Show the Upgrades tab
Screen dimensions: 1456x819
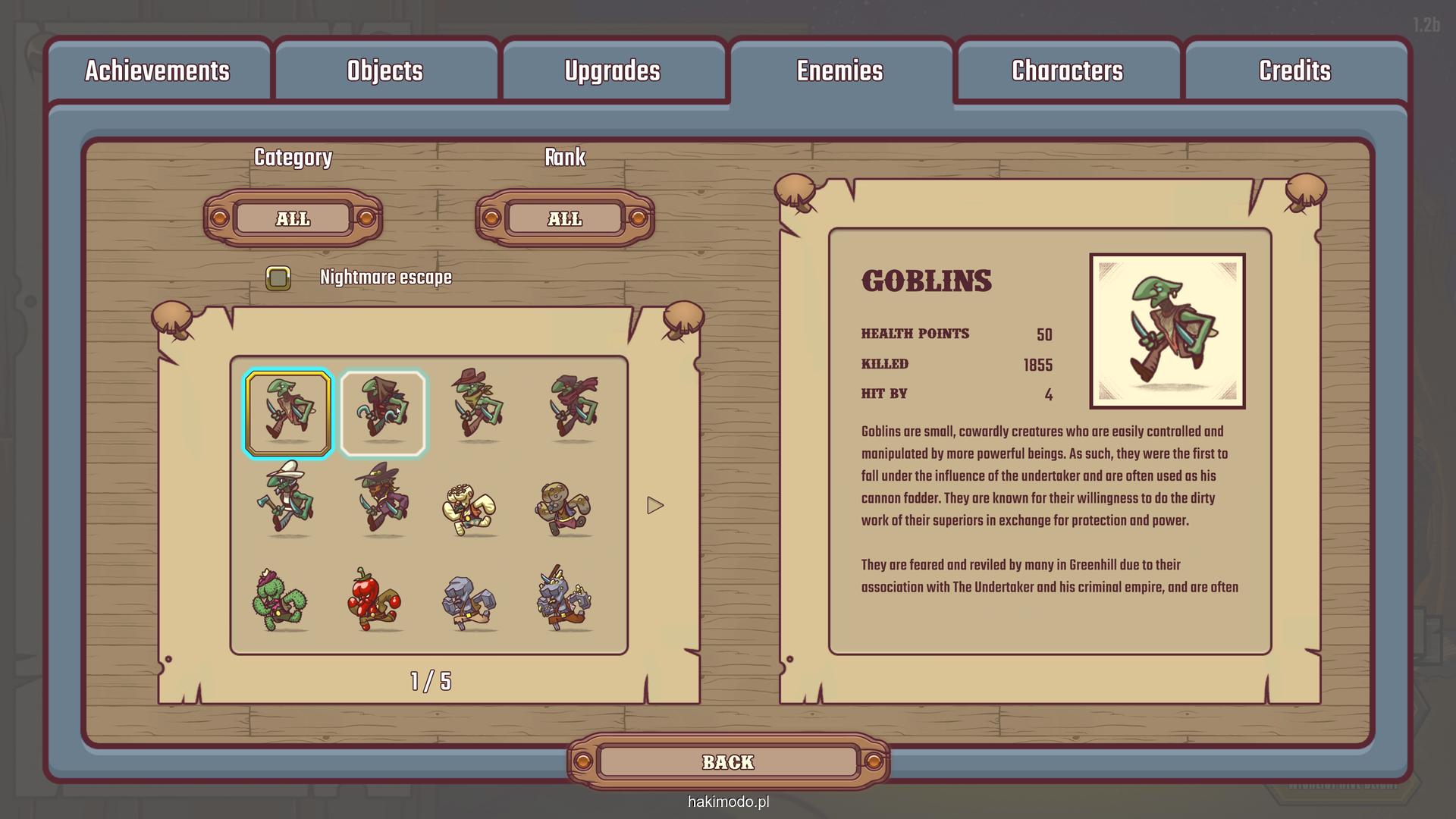coord(612,71)
